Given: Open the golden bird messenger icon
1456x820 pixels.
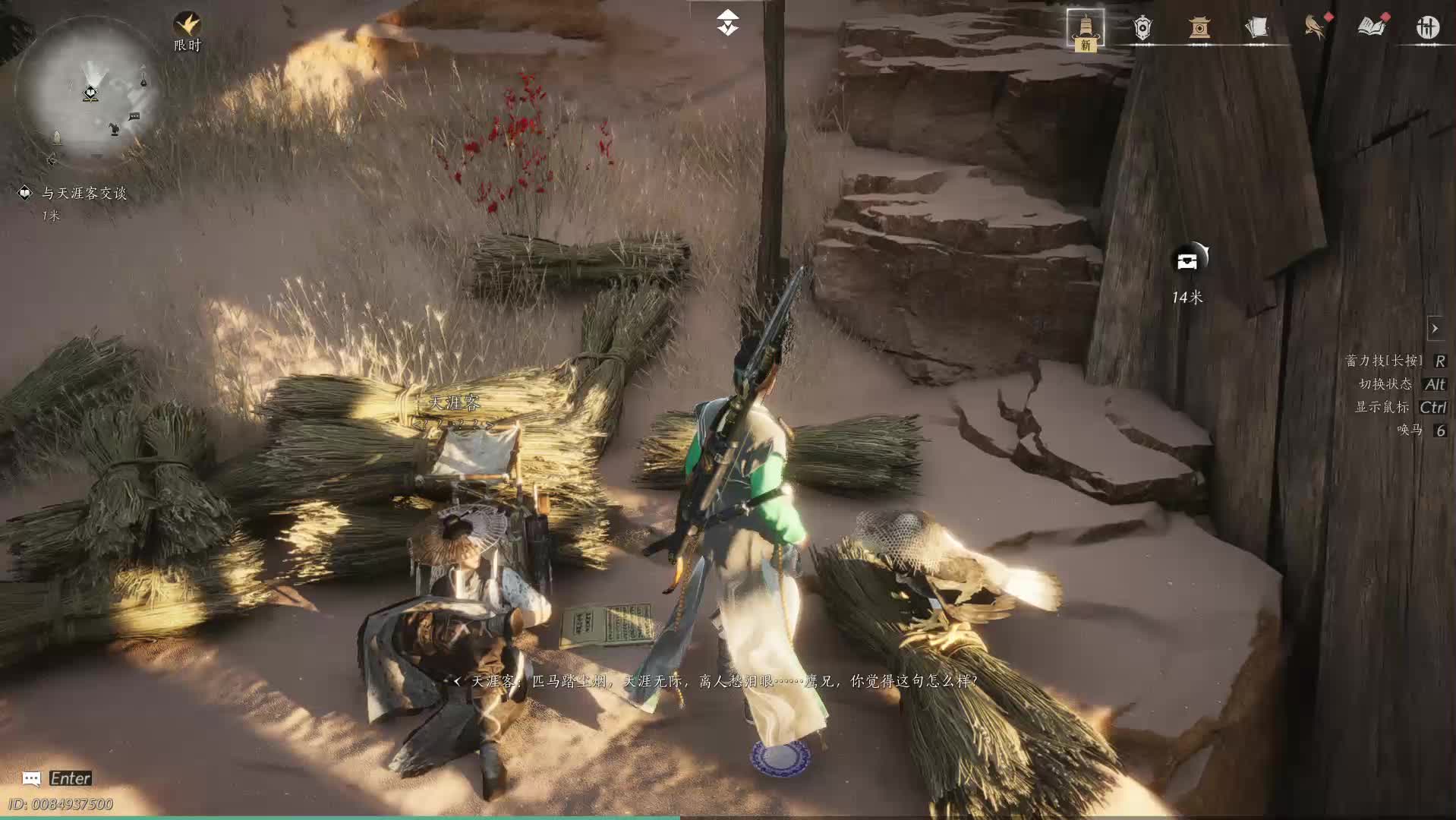Looking at the screenshot, I should 1314,27.
